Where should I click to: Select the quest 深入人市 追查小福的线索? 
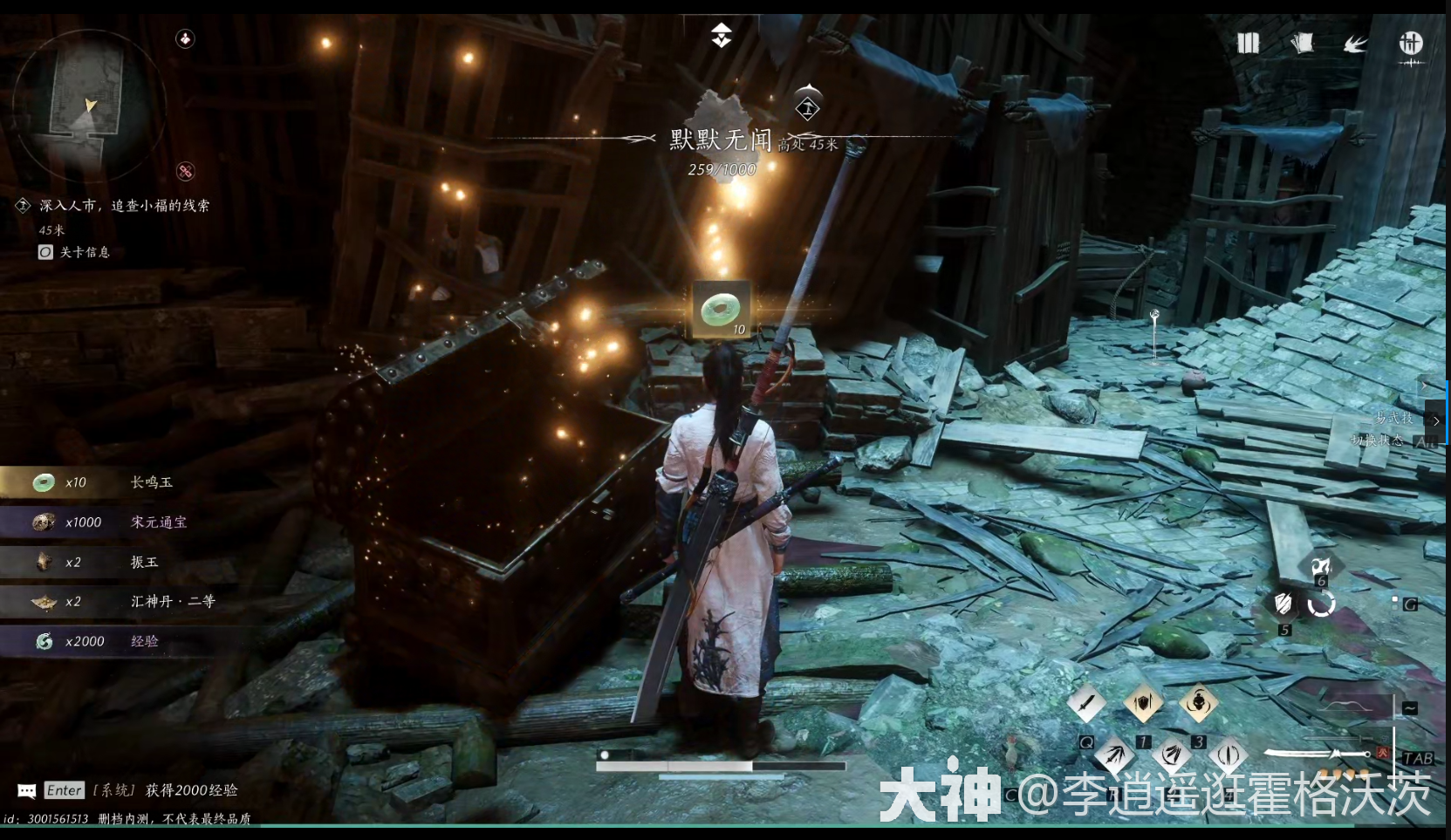coord(125,204)
